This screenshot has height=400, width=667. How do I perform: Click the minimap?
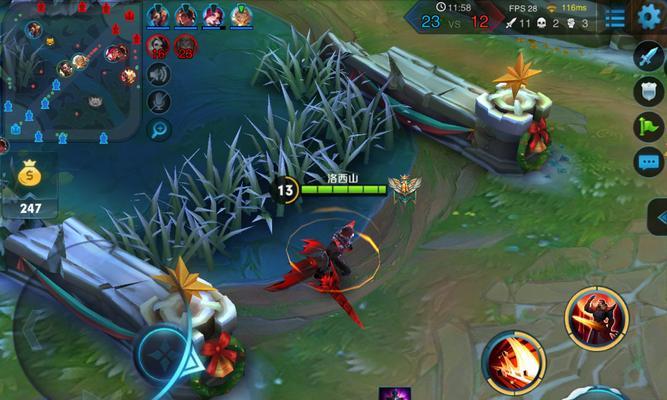[x=70, y=70]
